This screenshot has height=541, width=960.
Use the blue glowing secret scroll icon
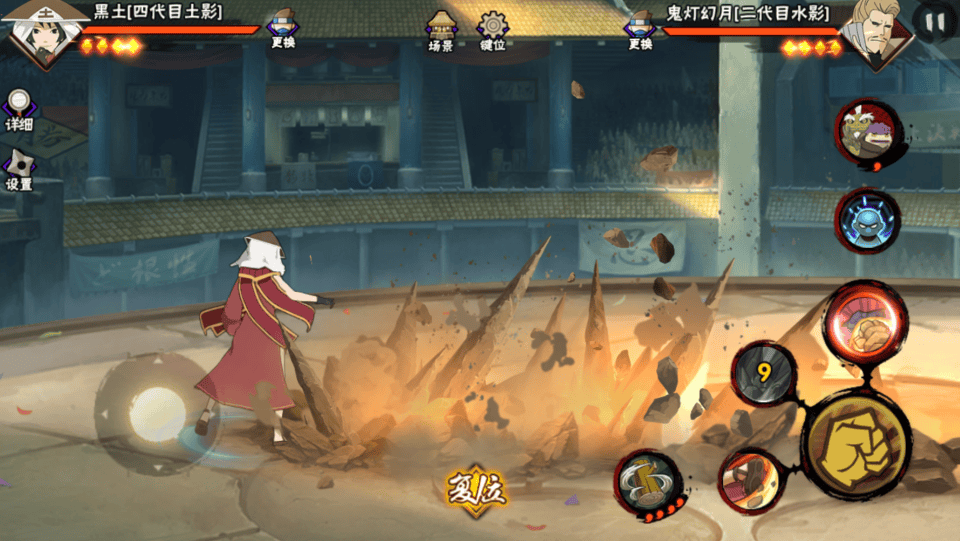tap(867, 220)
